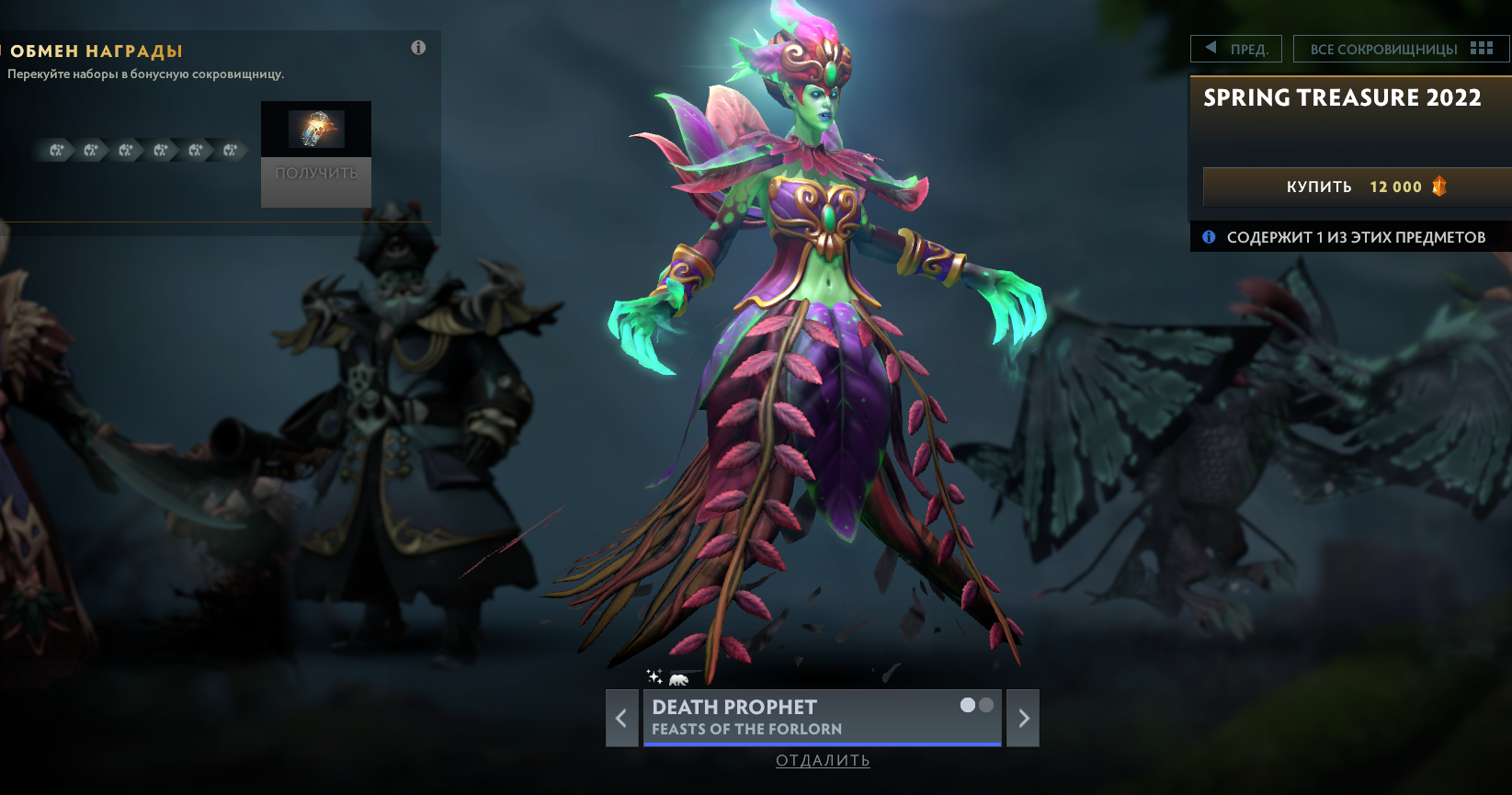
Task: Click the third paw marker in reward progression
Action: (x=125, y=150)
